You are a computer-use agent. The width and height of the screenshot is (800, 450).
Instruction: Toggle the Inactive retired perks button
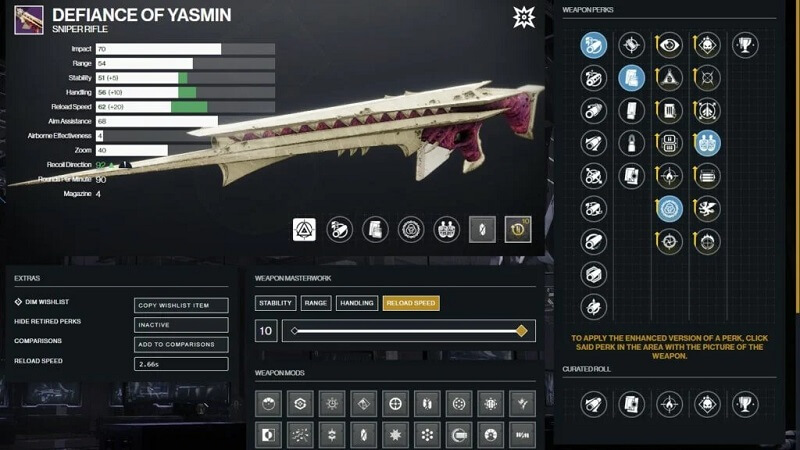181,325
